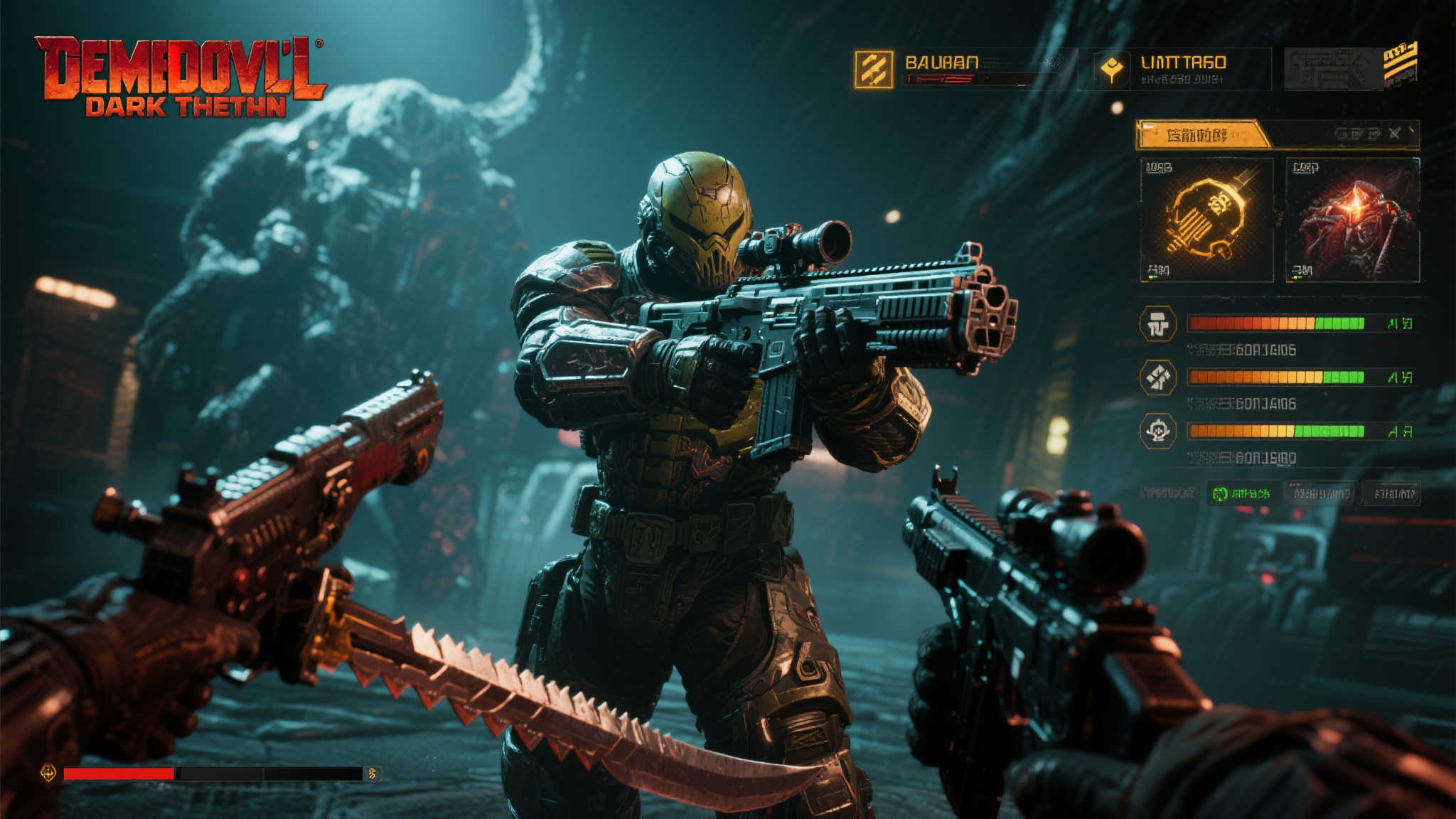Viewport: 1456px width, 819px height.
Task: Choose the red demon creature card
Action: 1352,220
